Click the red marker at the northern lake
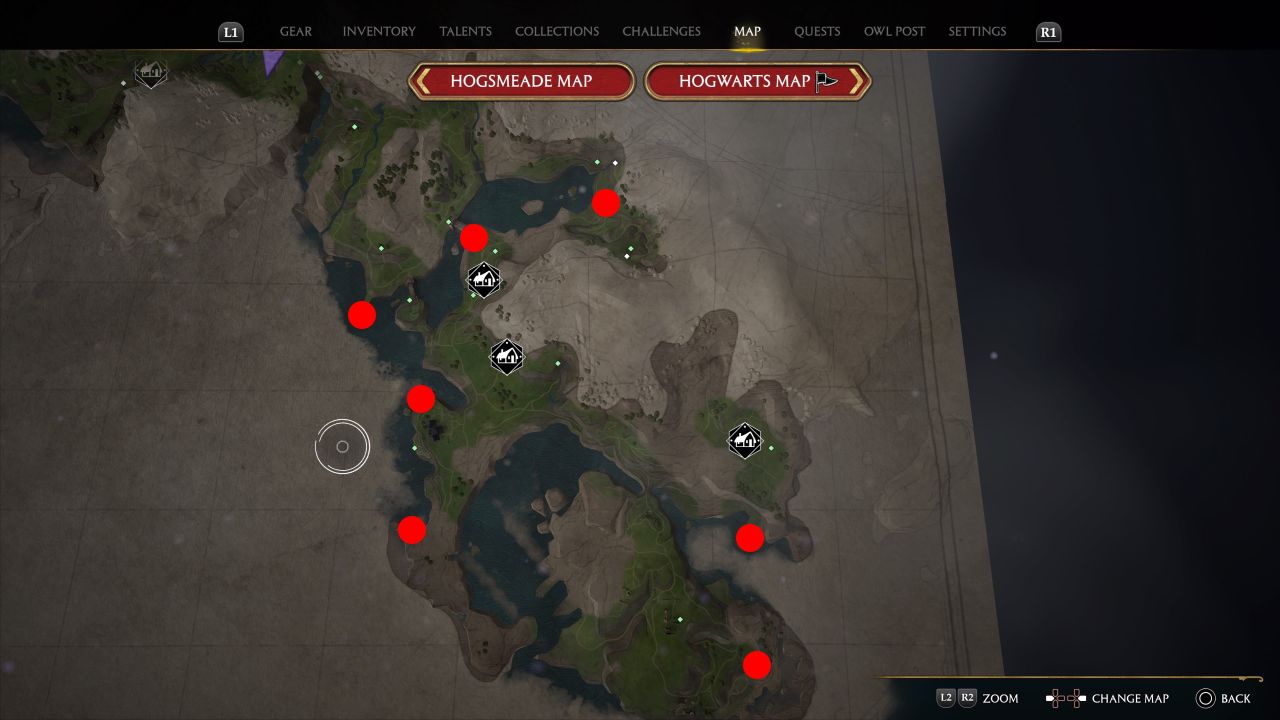 tap(606, 203)
